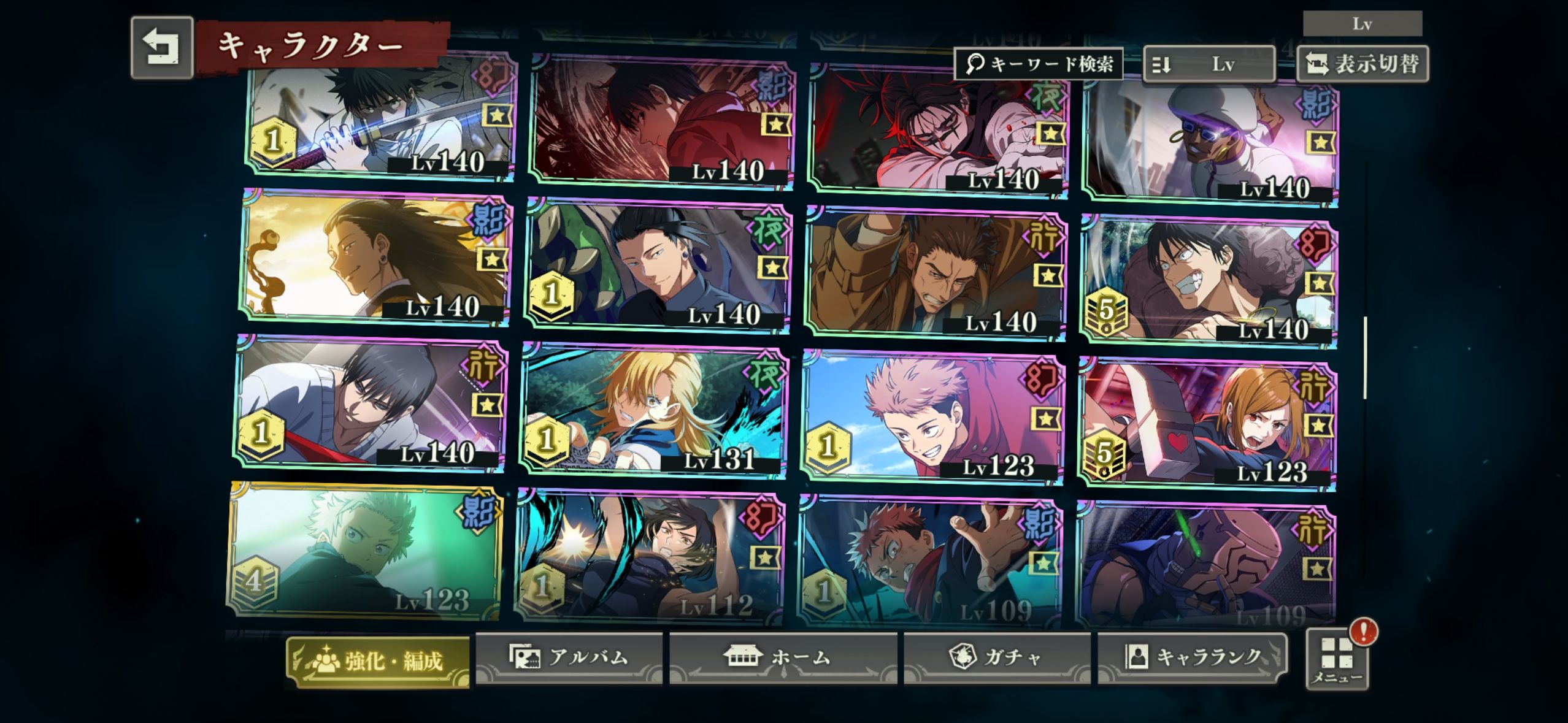Change the Lv sort order

click(1209, 64)
